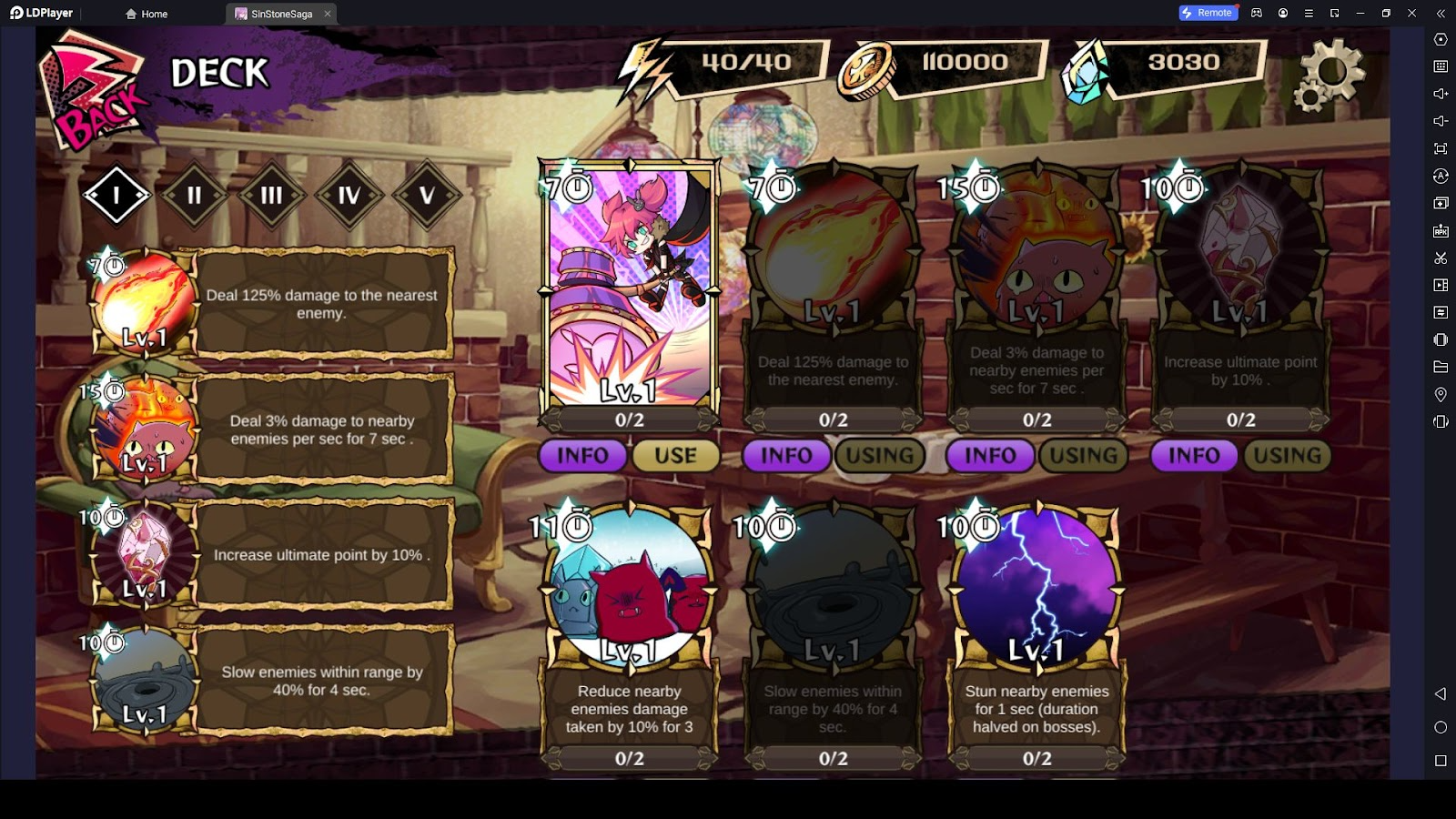1456x819 pixels.
Task: Show INFO for the fireball card
Action: [786, 456]
